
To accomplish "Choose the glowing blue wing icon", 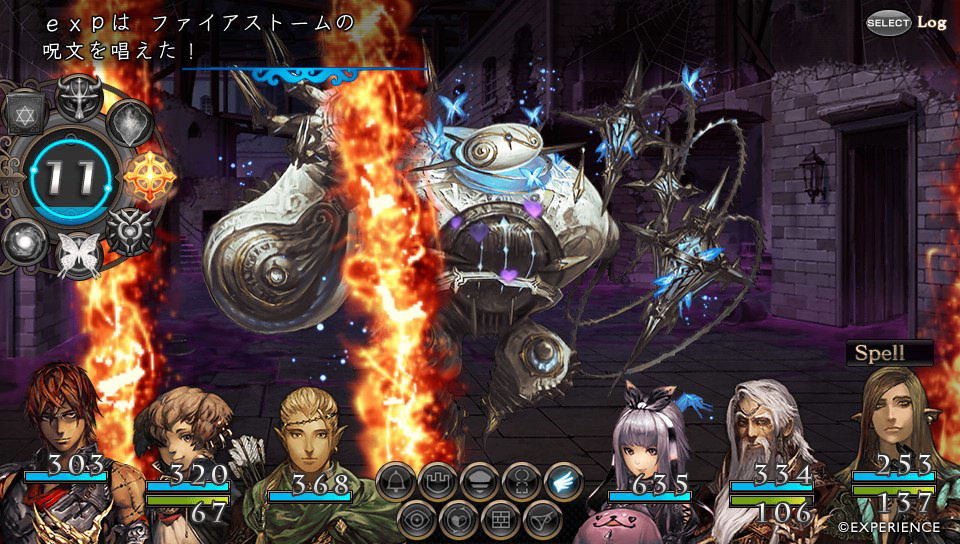I will pos(564,482).
